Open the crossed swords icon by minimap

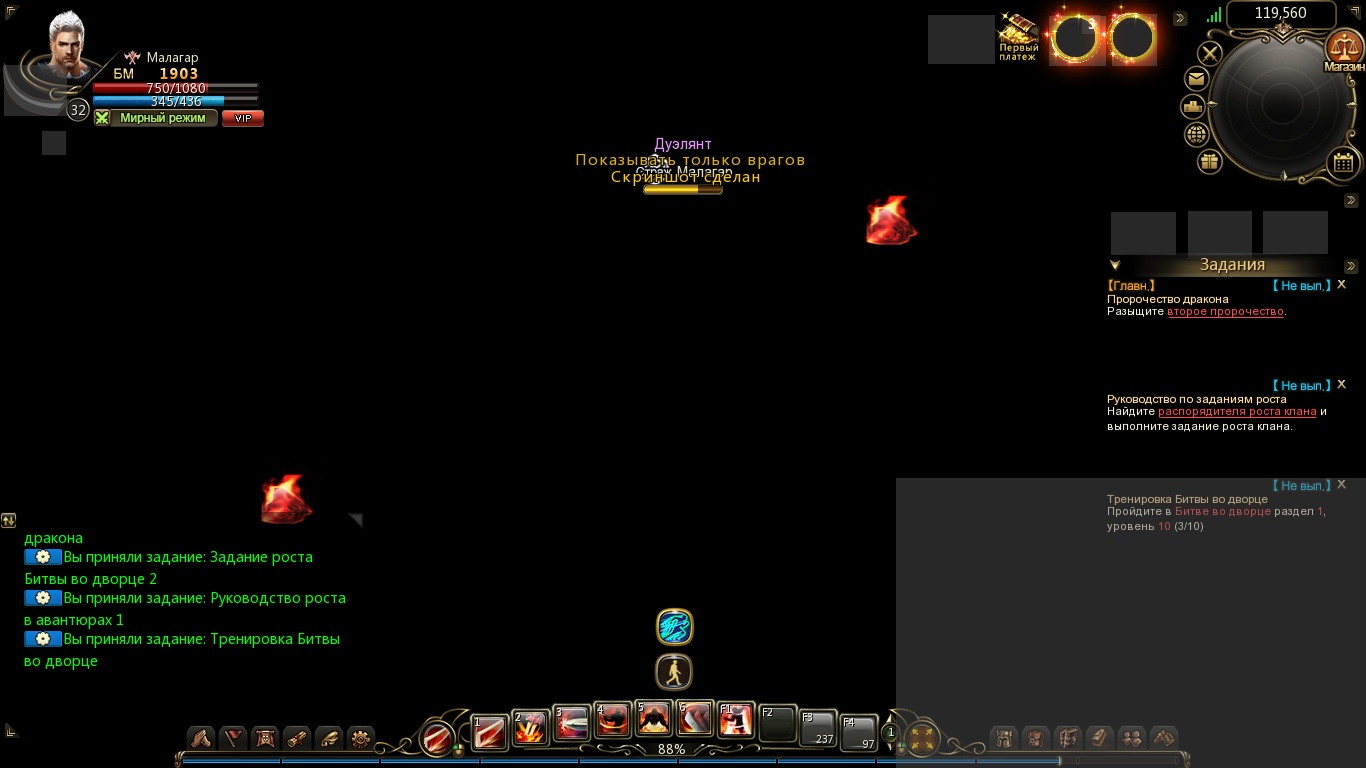coord(1210,53)
